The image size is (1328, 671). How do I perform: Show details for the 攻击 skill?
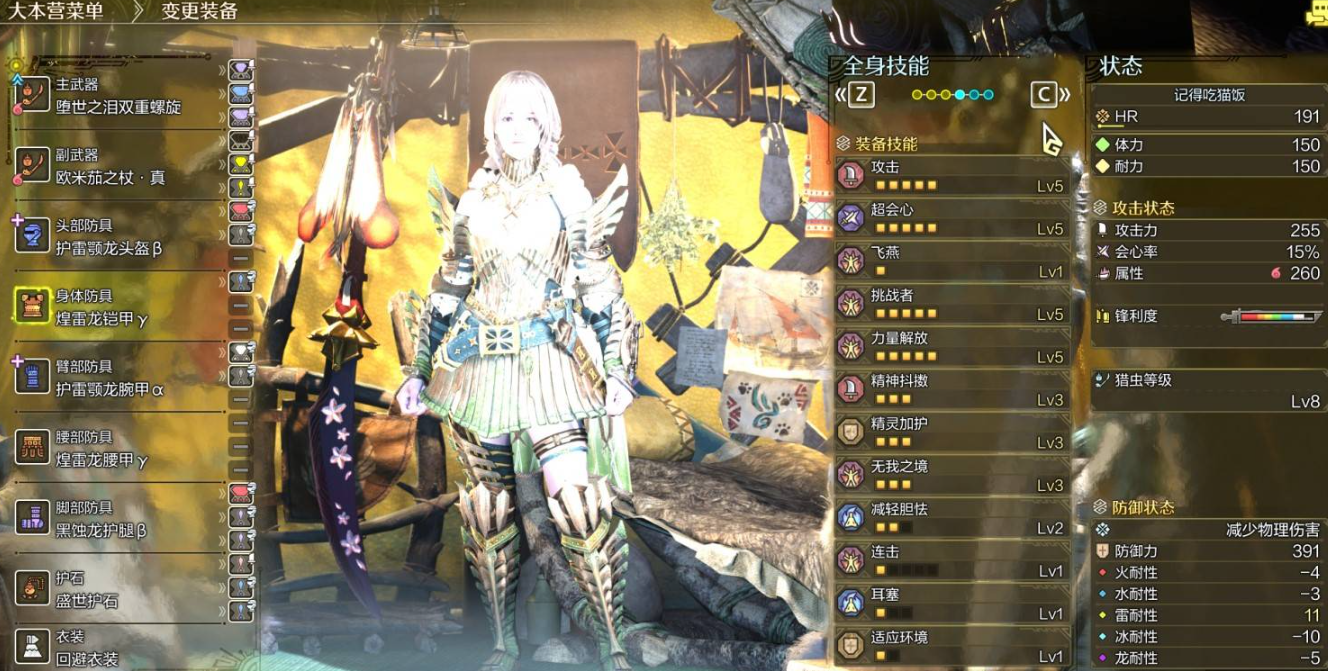(950, 176)
